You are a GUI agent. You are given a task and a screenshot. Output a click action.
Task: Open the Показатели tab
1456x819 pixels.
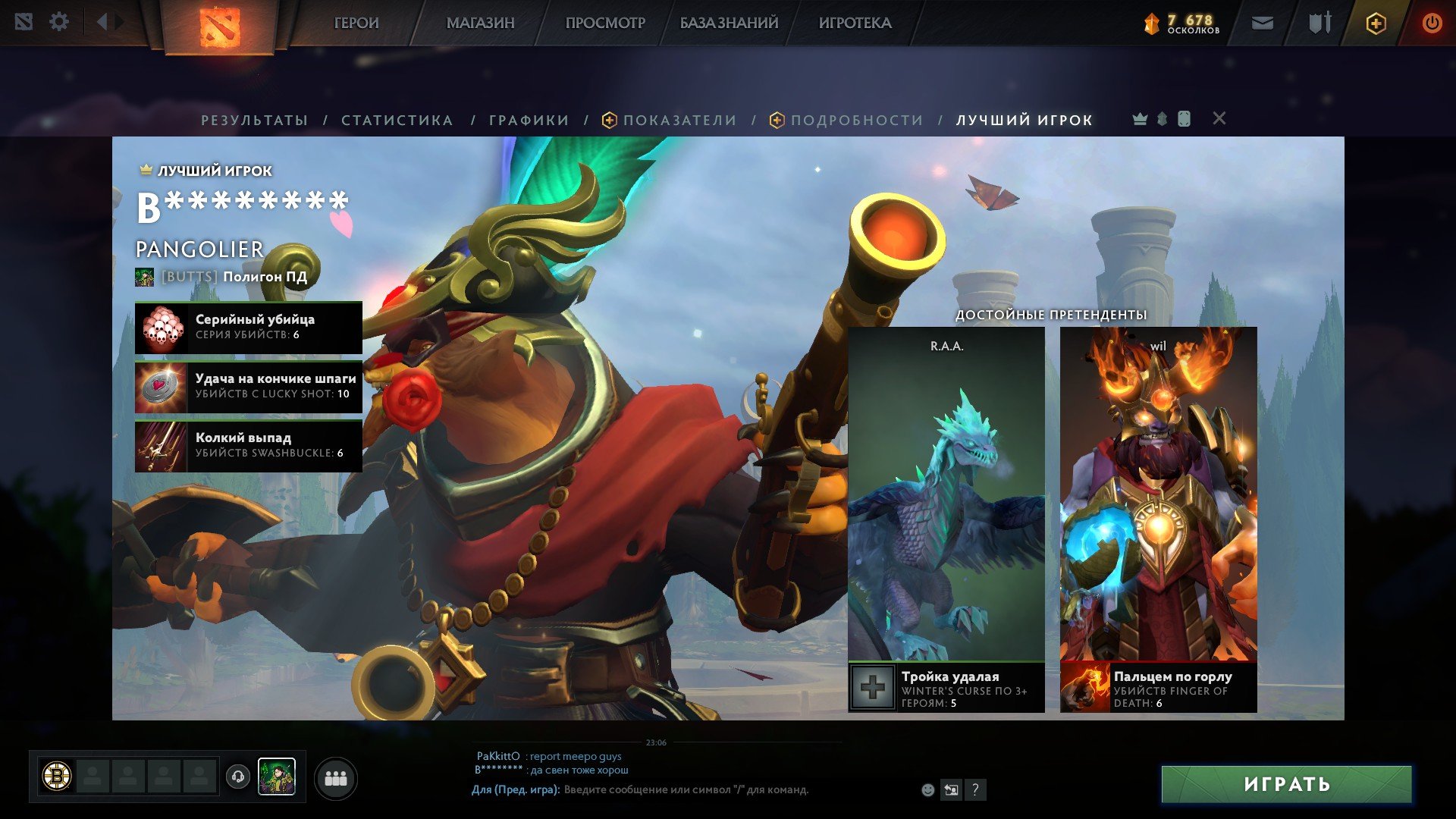pos(679,121)
